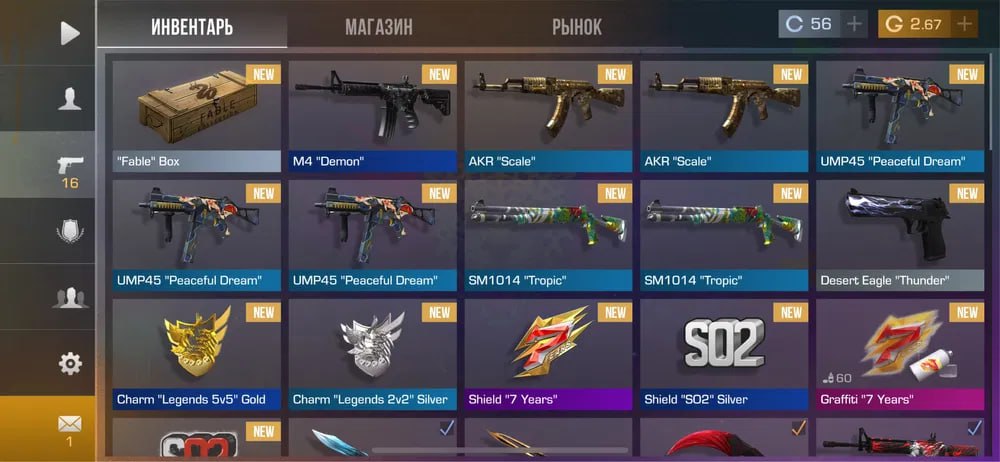Tap the play triangle button
This screenshot has height=462, width=1000.
click(69, 33)
